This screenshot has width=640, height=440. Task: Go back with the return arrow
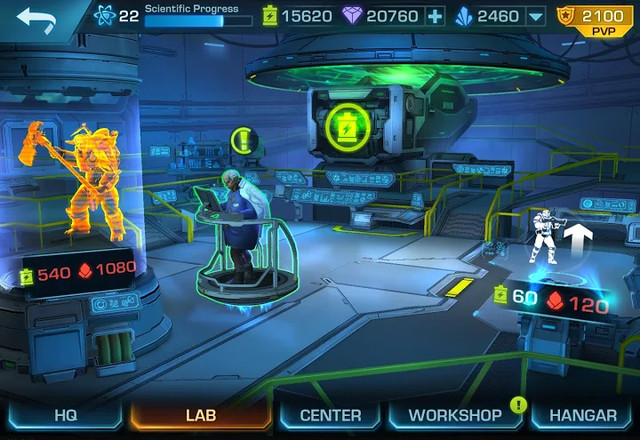click(37, 19)
